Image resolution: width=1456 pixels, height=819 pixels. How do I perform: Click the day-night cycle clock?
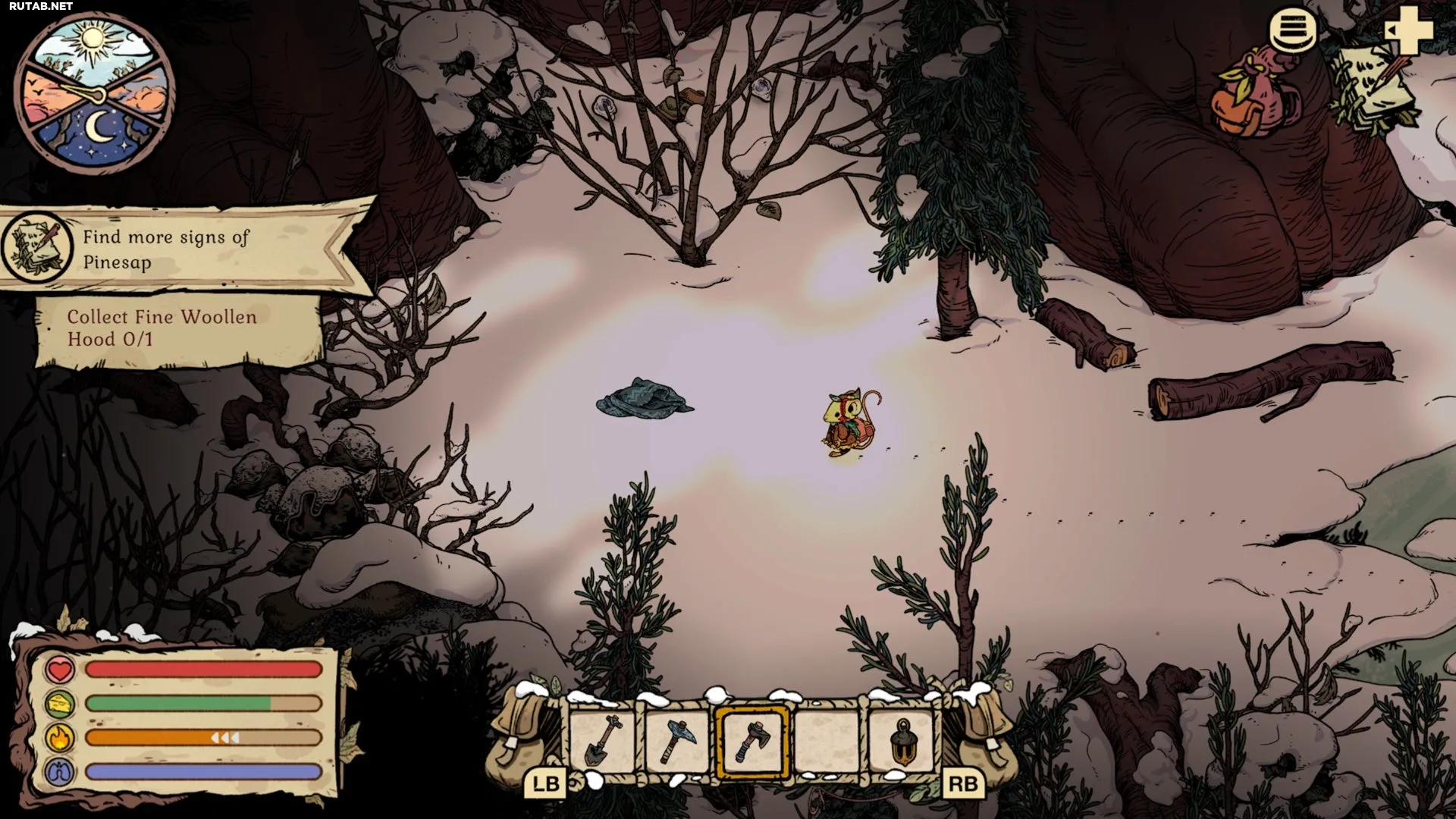pyautogui.click(x=95, y=93)
